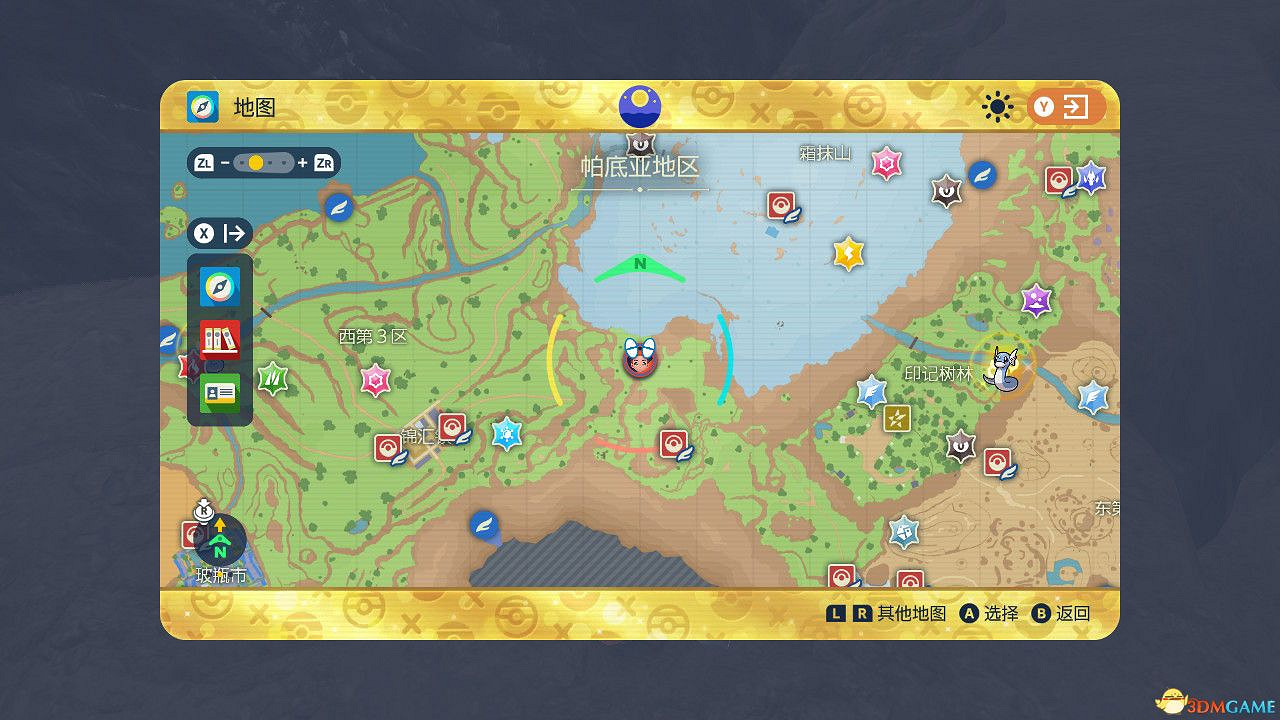Select the yellow Tera Raid crystal by the lake
The height and width of the screenshot is (720, 1280).
click(847, 253)
